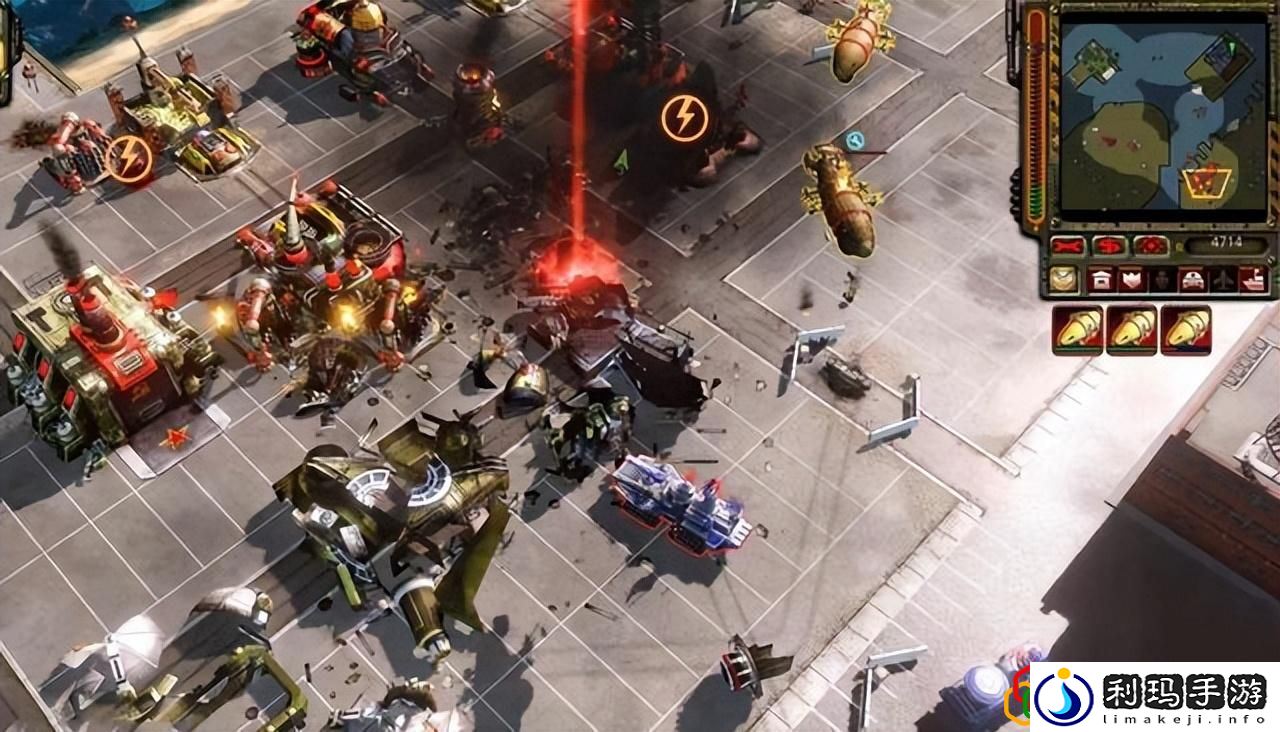1280x732 pixels.
Task: Toggle the sell dollar-sign button
Action: pos(1108,245)
